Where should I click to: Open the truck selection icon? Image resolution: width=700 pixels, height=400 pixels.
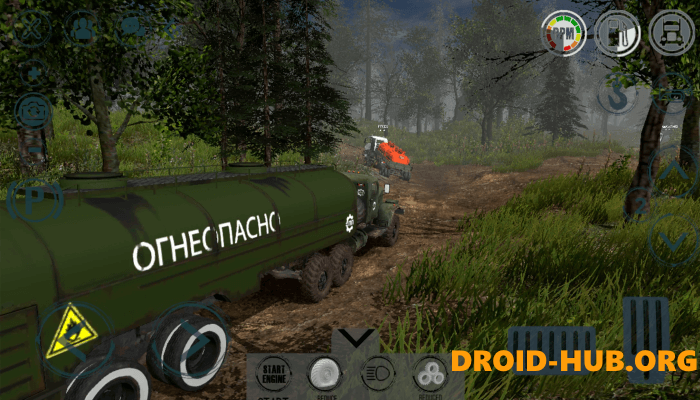click(x=670, y=33)
